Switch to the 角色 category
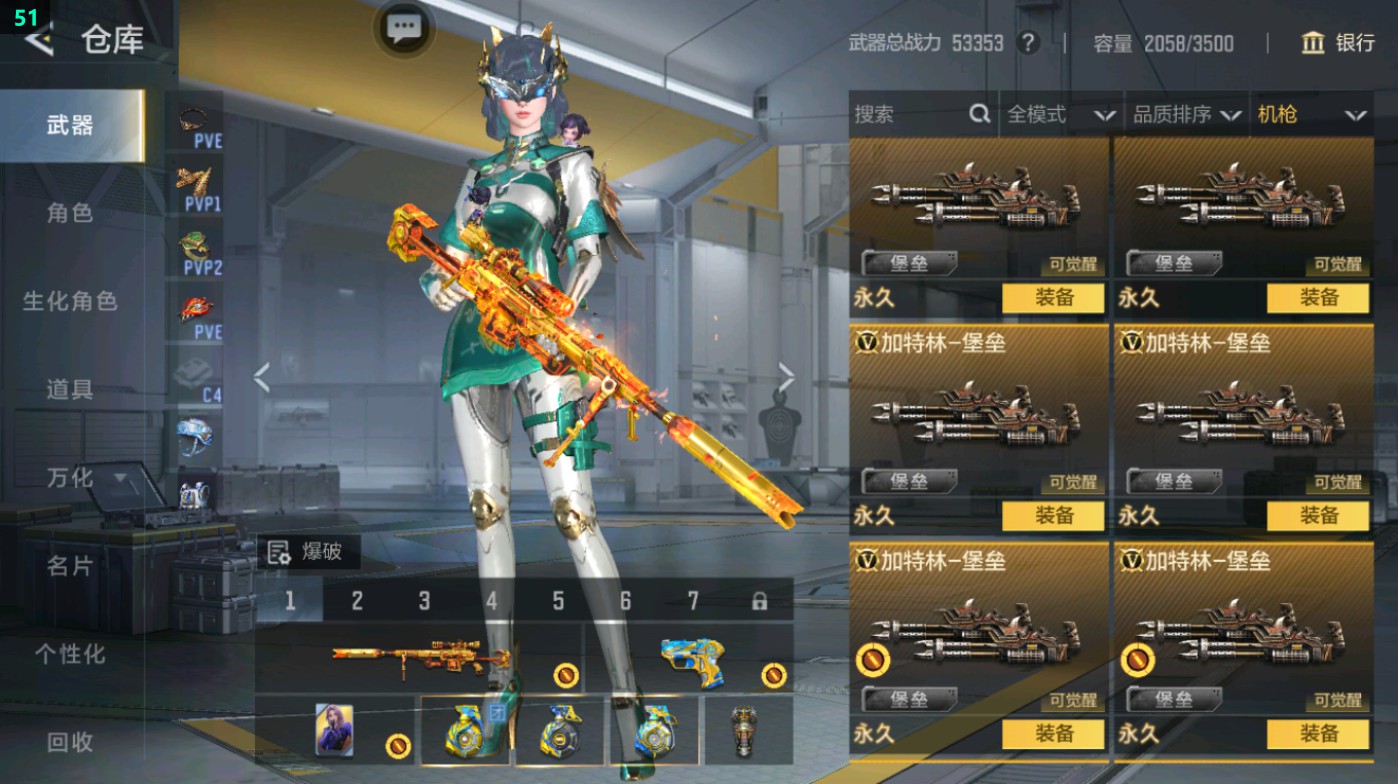1398x784 pixels. (x=70, y=213)
